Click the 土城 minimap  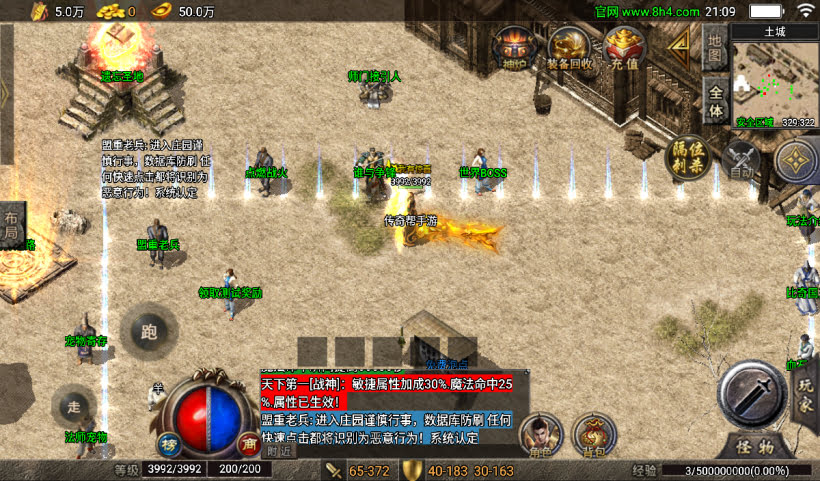tap(775, 78)
